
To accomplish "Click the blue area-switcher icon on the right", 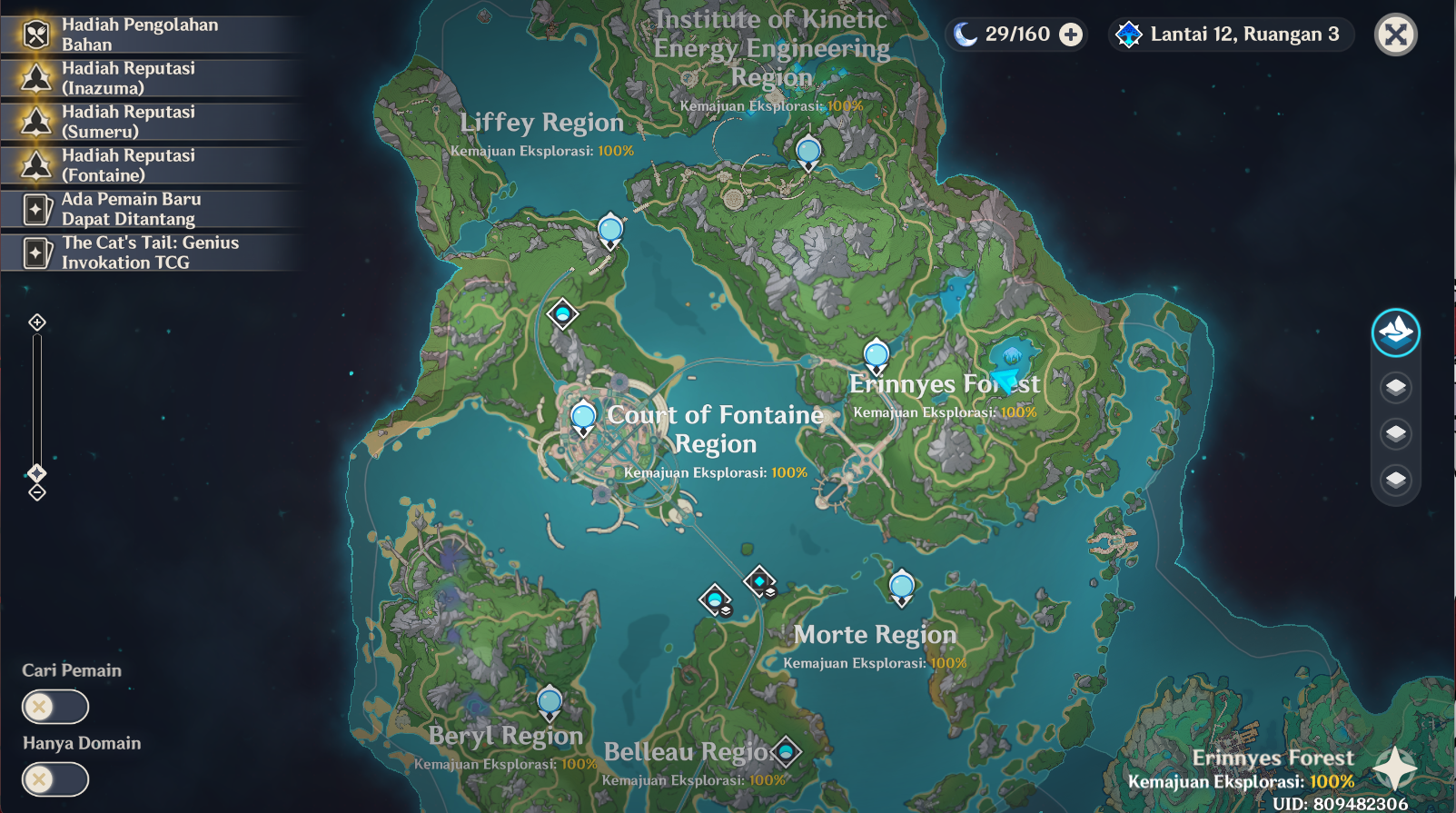I will coord(1395,332).
